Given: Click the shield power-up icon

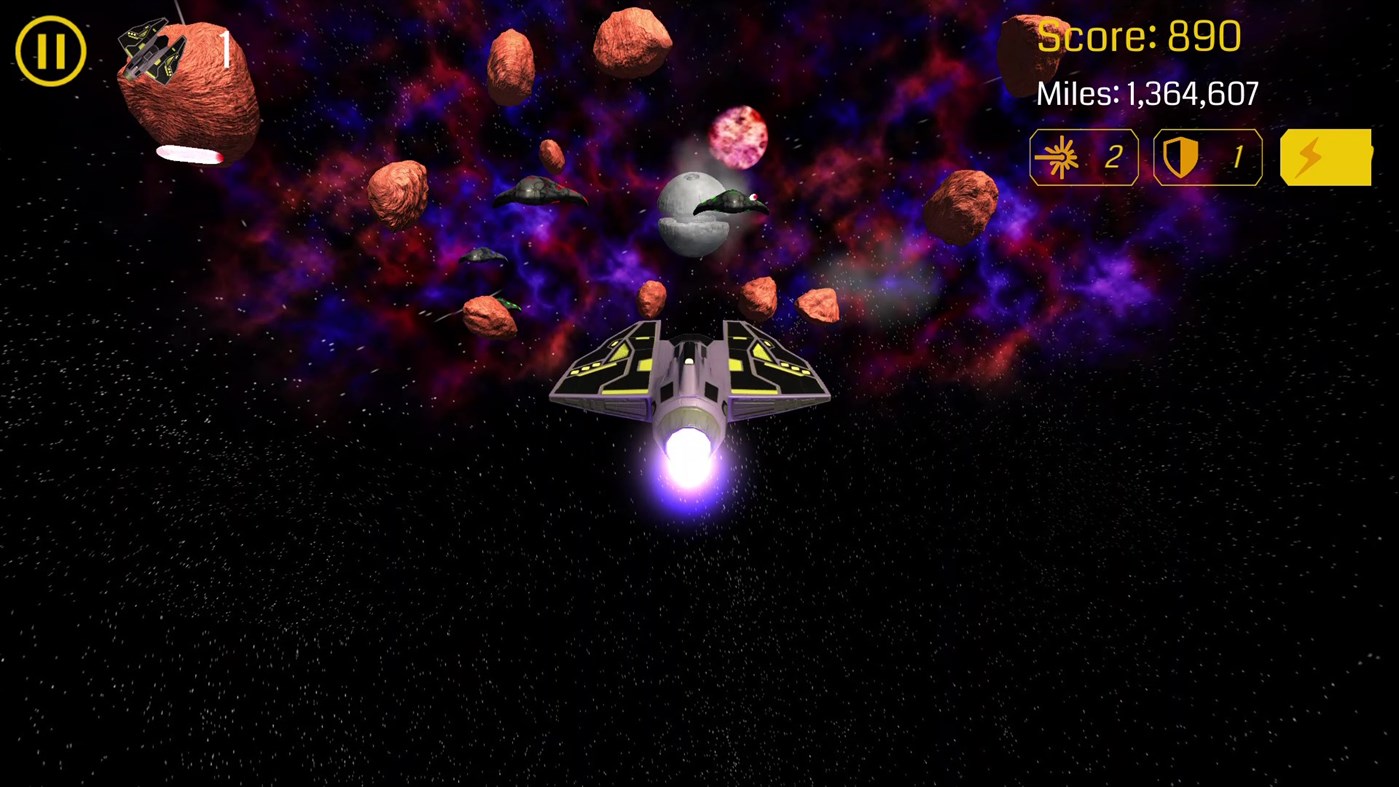Looking at the screenshot, I should point(1183,156).
